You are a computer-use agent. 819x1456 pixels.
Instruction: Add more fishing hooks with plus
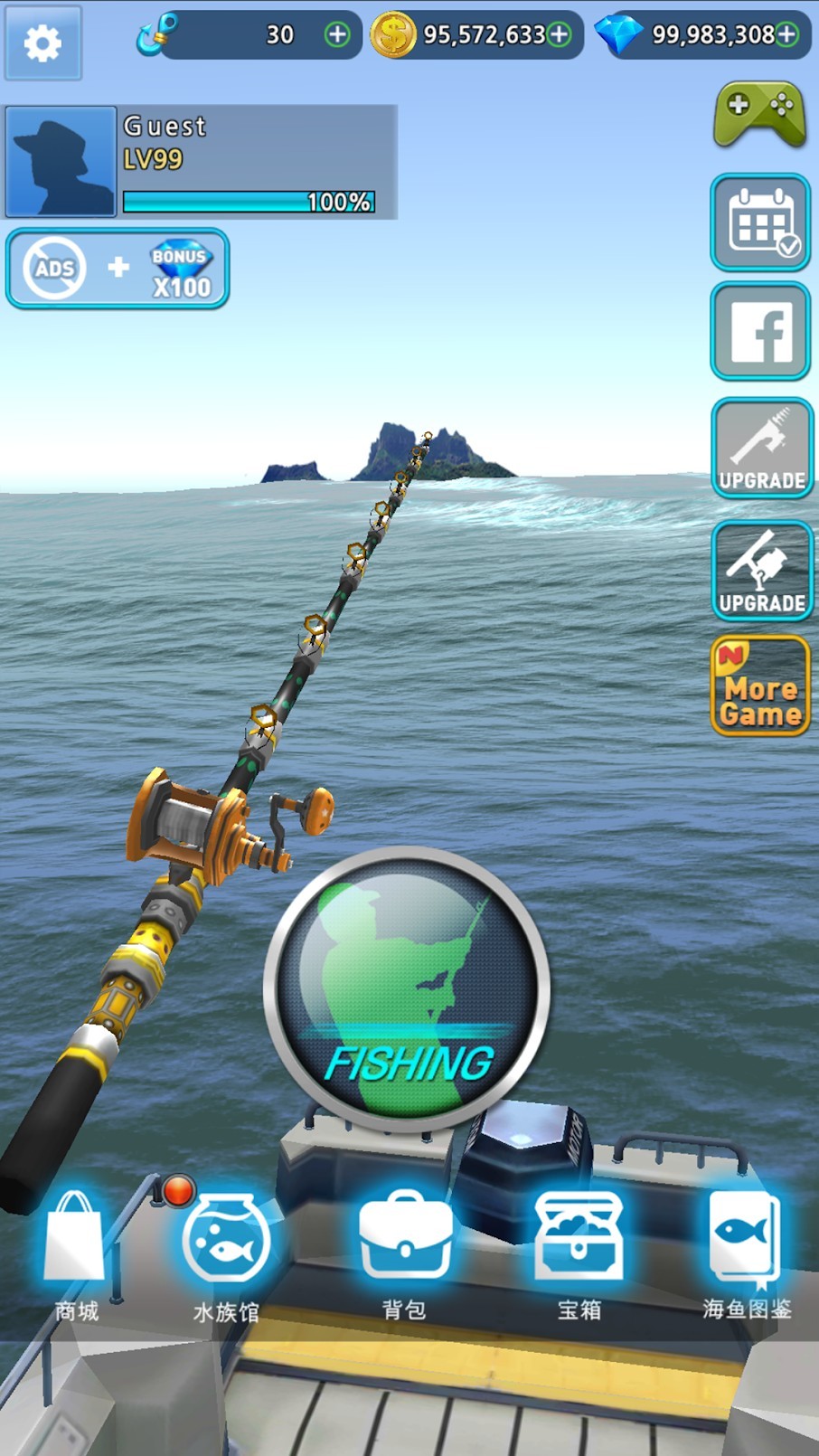tap(337, 34)
